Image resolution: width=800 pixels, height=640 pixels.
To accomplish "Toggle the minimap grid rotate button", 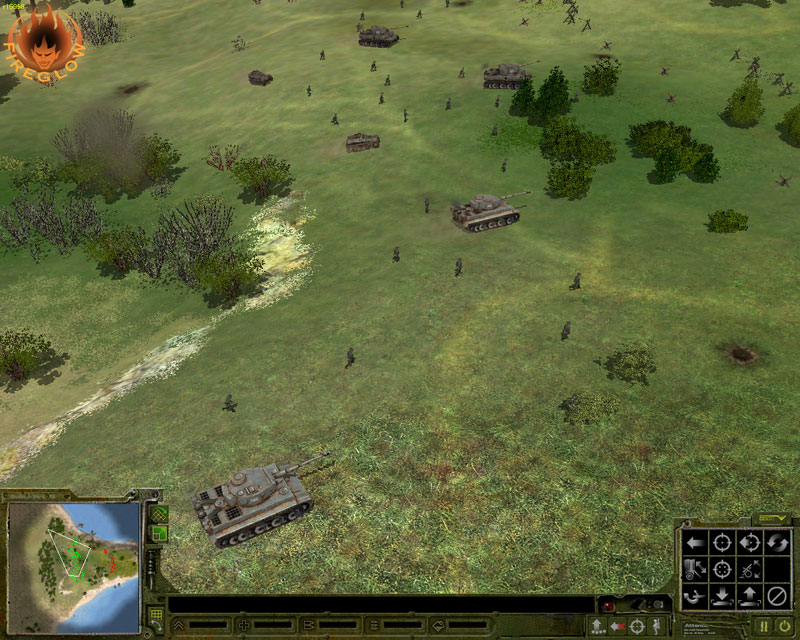I will click(x=159, y=514).
